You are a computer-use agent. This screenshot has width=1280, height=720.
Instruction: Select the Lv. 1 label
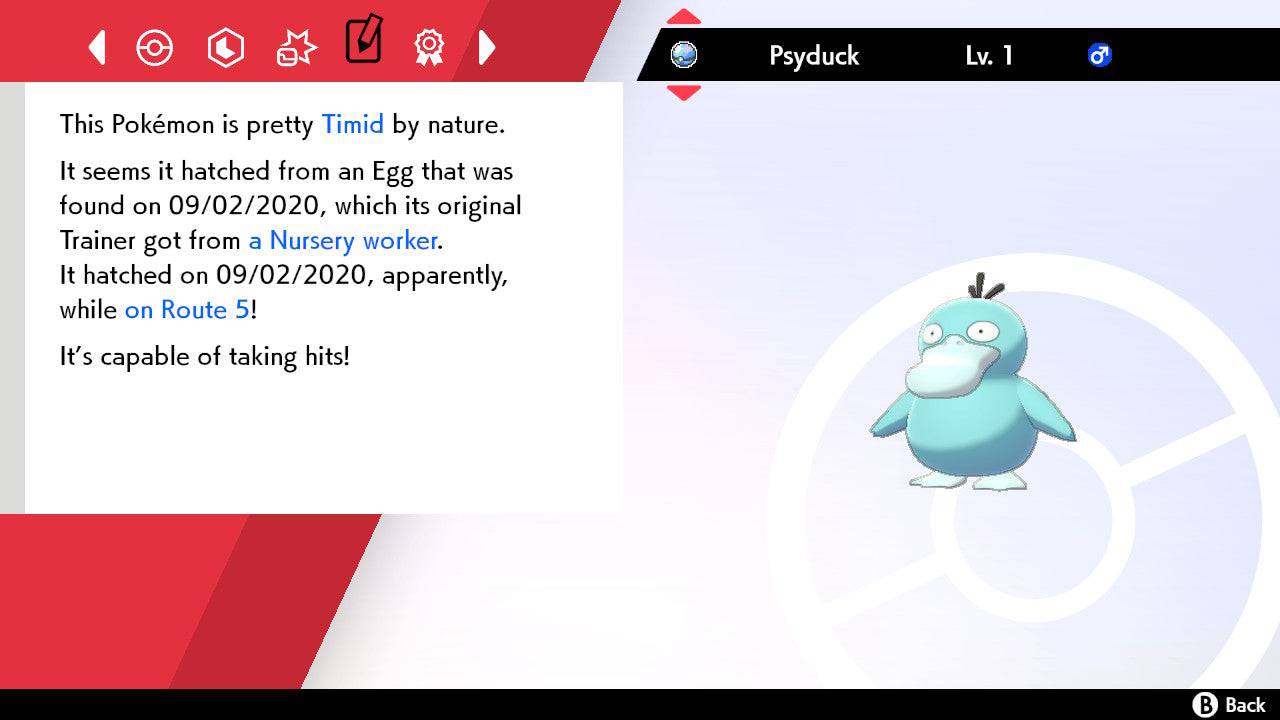(989, 56)
